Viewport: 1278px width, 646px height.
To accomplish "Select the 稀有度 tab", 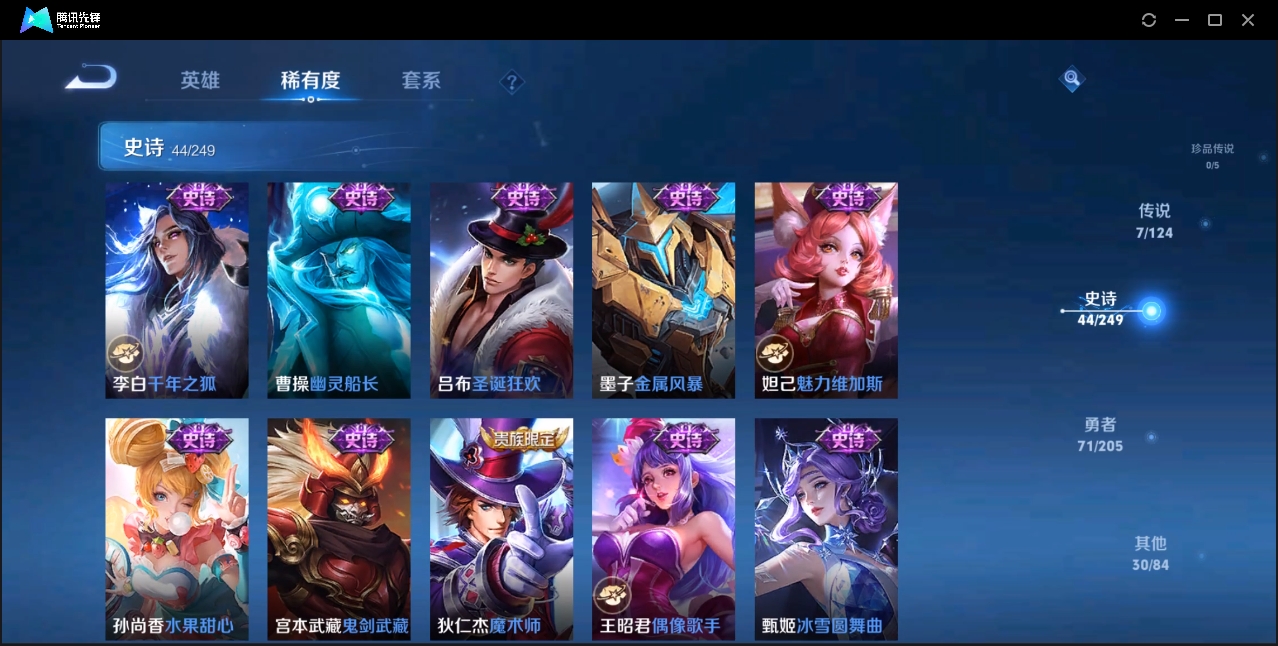I will pyautogui.click(x=310, y=80).
